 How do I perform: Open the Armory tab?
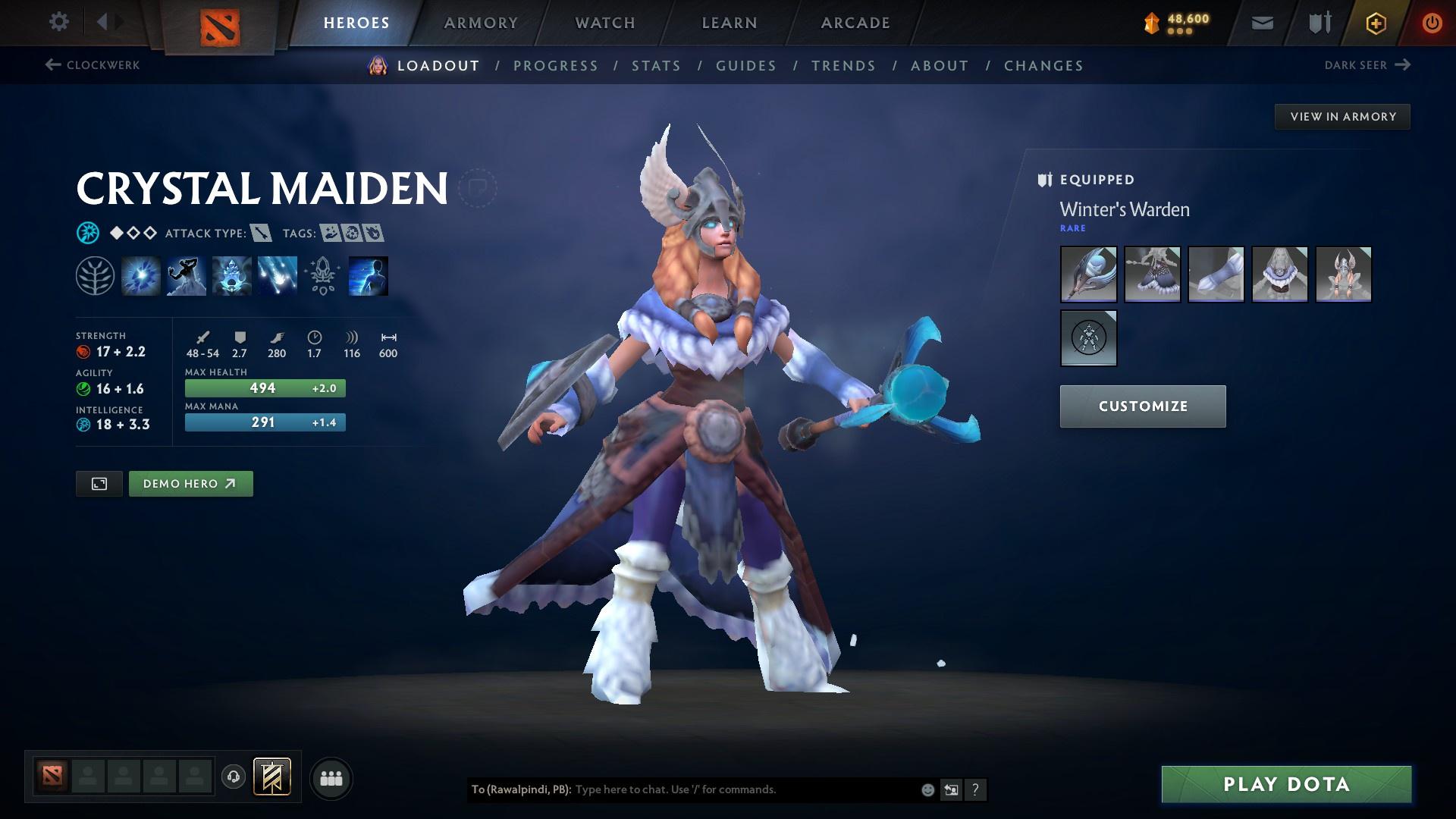click(x=481, y=22)
